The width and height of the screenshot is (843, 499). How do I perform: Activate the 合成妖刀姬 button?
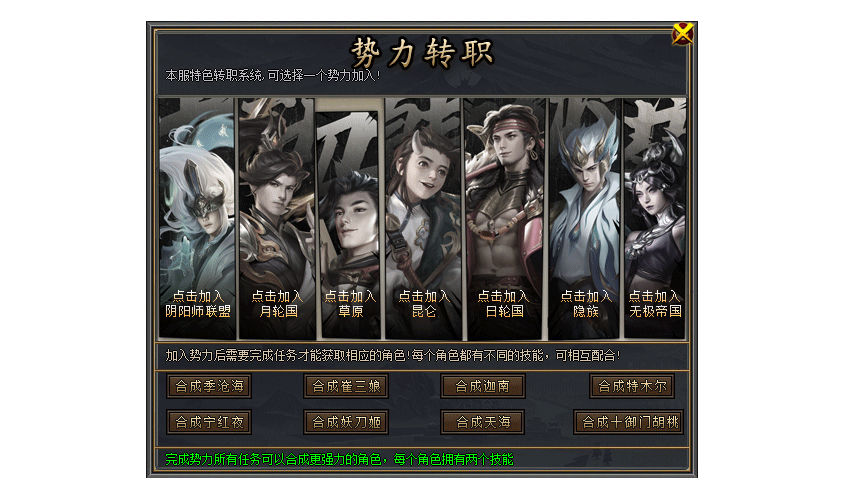[346, 422]
